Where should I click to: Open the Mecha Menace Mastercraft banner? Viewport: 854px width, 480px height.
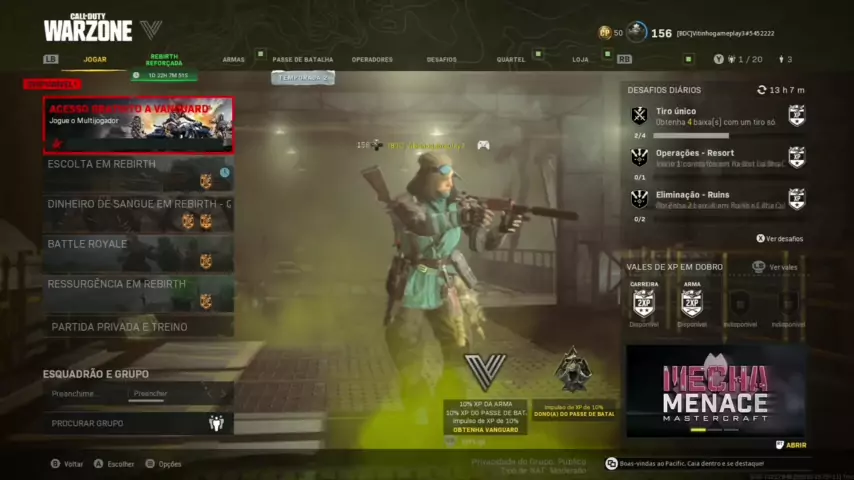716,391
